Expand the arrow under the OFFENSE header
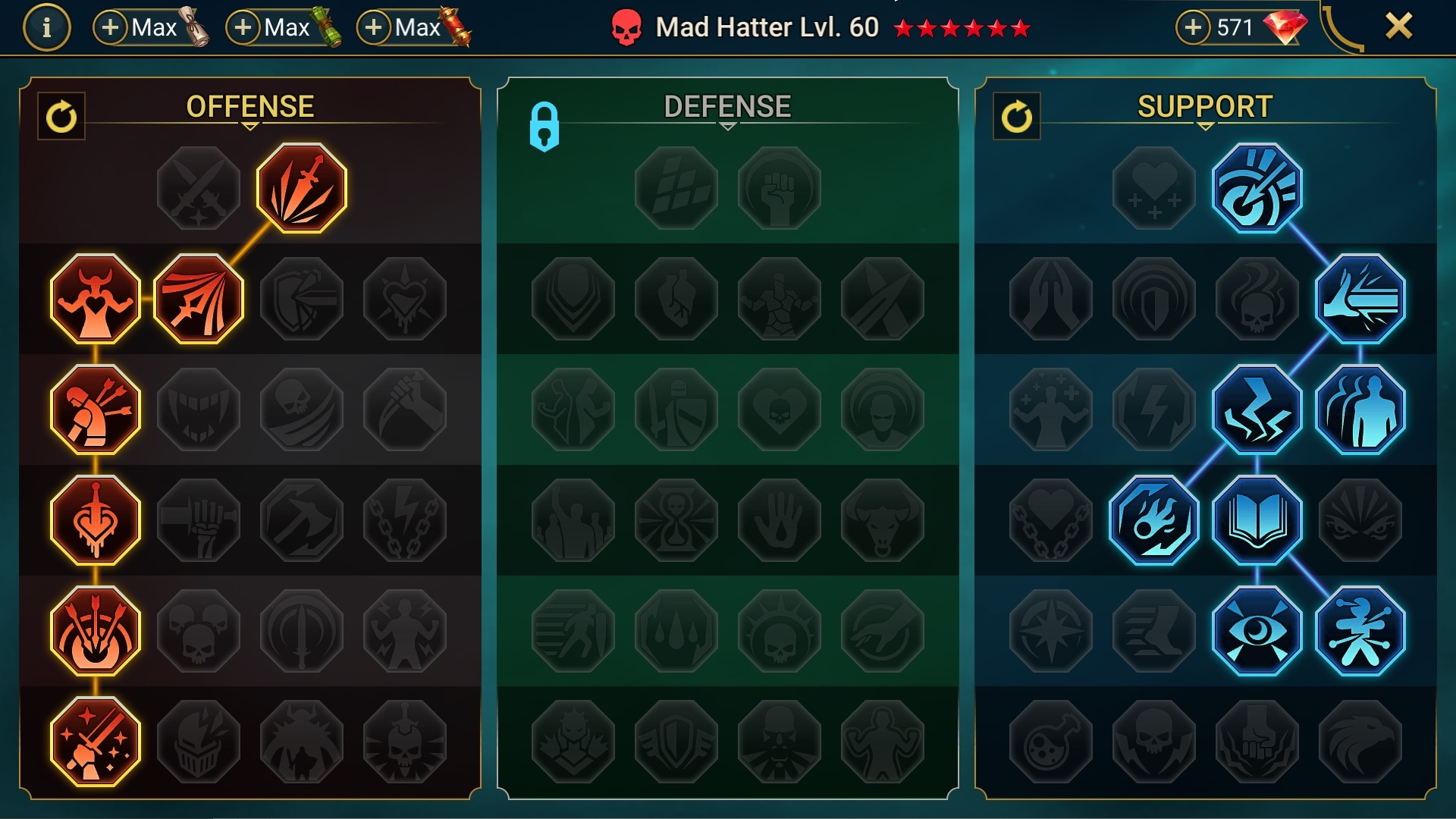 pos(250,127)
